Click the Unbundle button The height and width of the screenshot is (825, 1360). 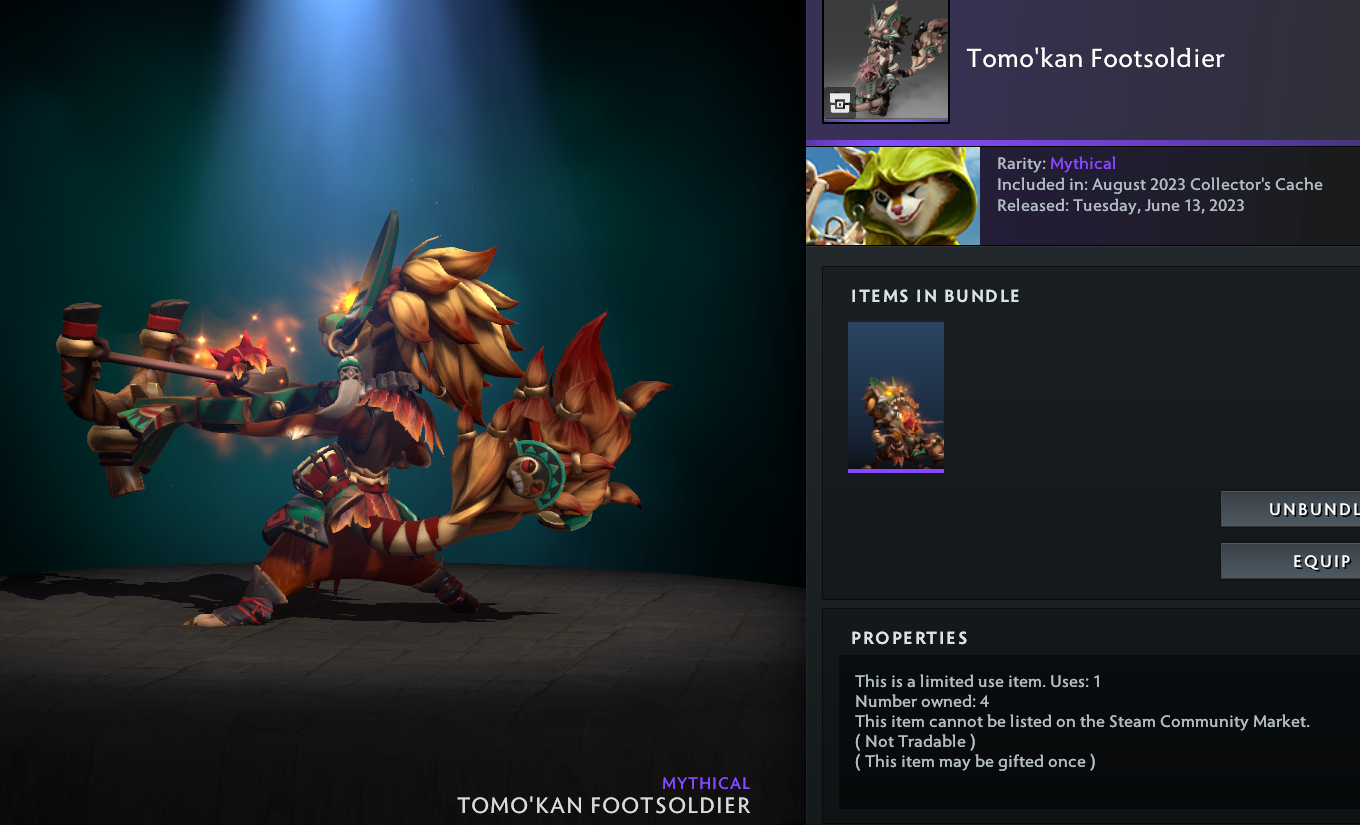pos(1292,509)
